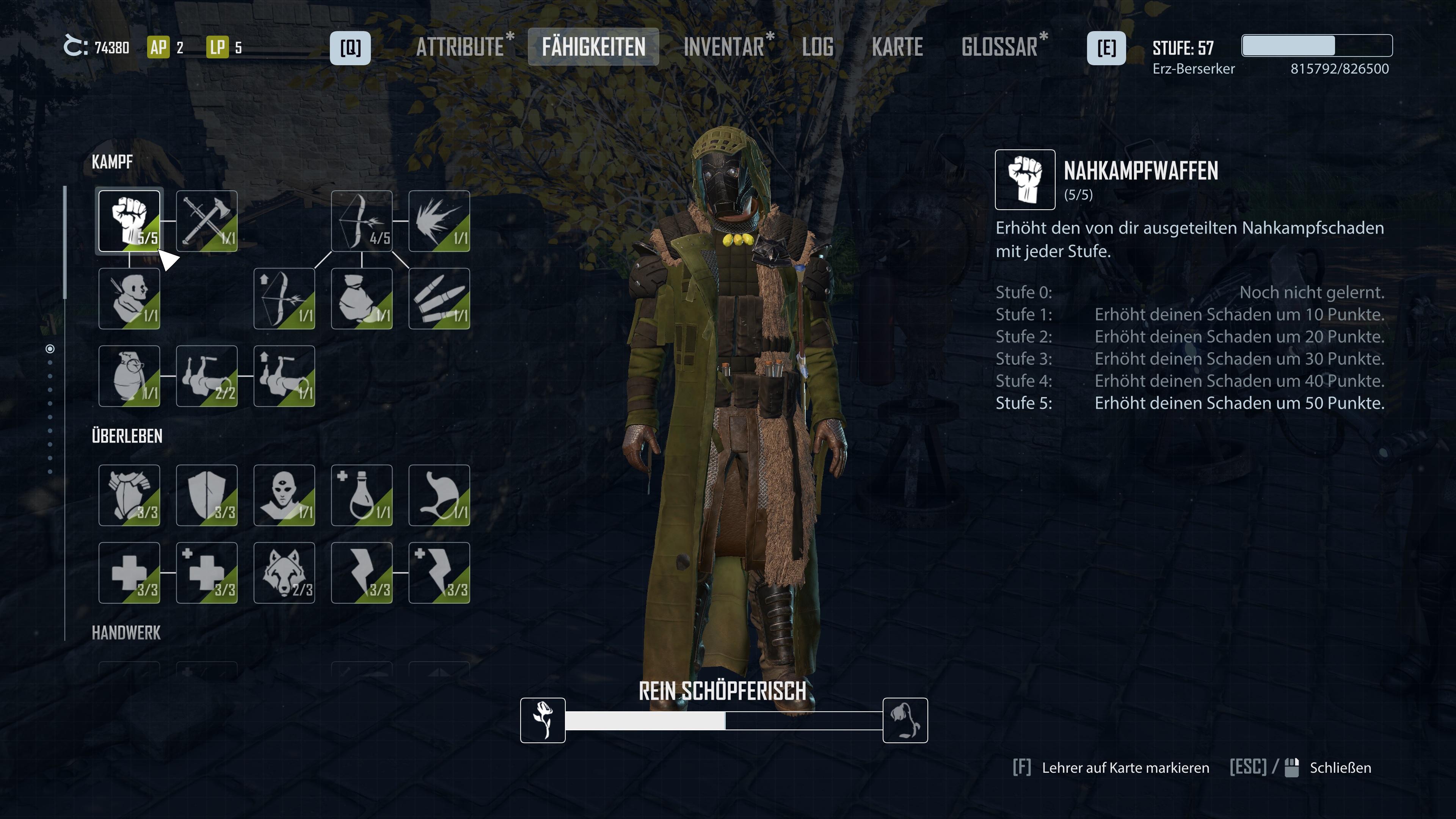Open the Karte tab
Screen dimensions: 1456x819
(x=897, y=47)
